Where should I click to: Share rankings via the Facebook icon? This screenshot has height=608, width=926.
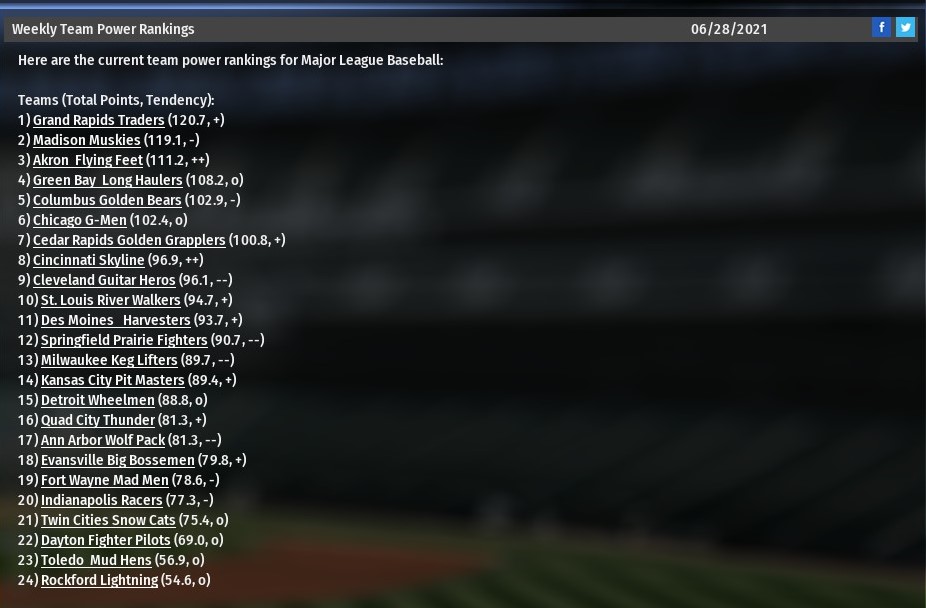881,28
